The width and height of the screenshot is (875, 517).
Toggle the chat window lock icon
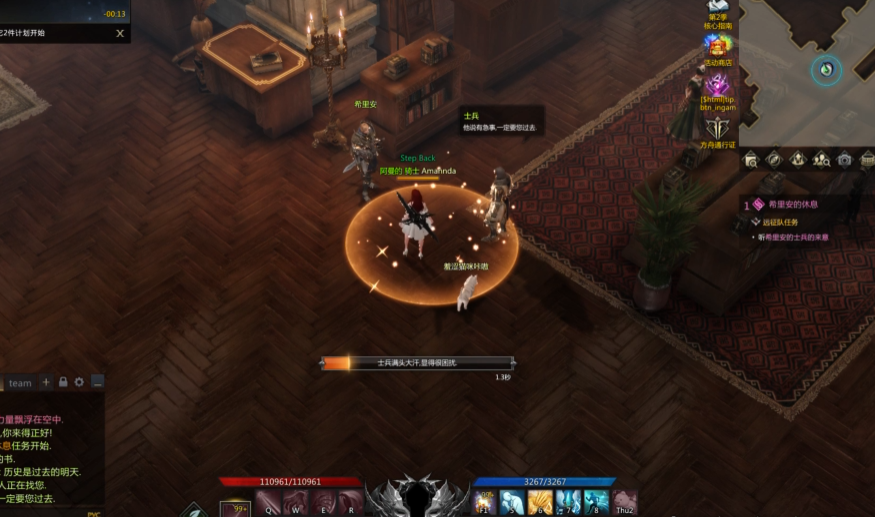tap(63, 382)
